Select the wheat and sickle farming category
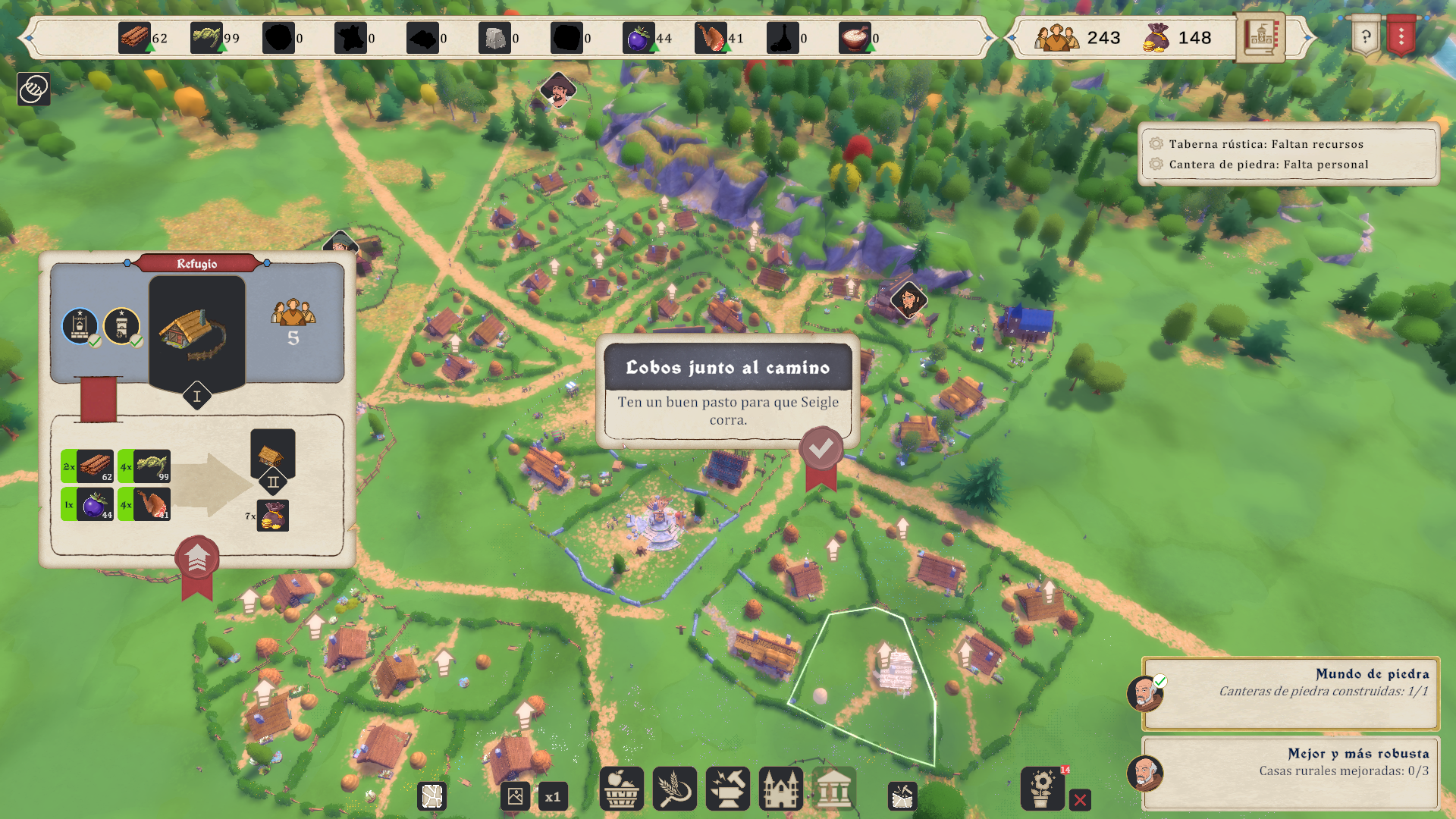This screenshot has width=1456, height=819. [674, 789]
